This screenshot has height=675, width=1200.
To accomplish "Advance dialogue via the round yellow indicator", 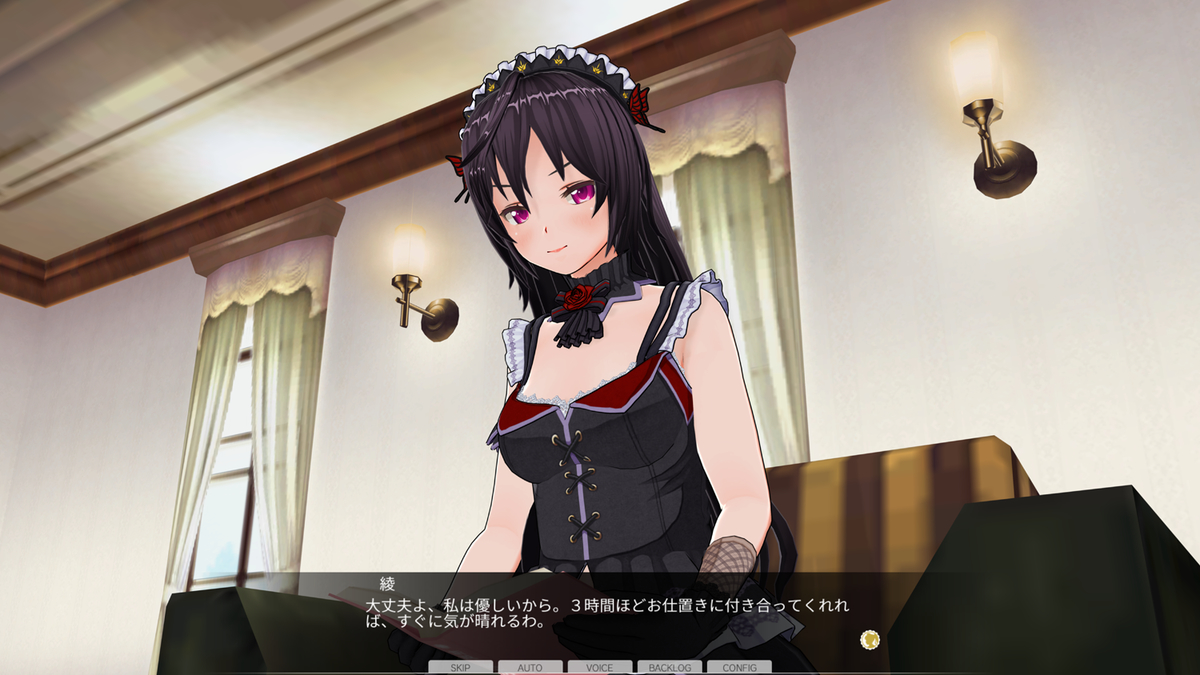I will click(x=870, y=638).
